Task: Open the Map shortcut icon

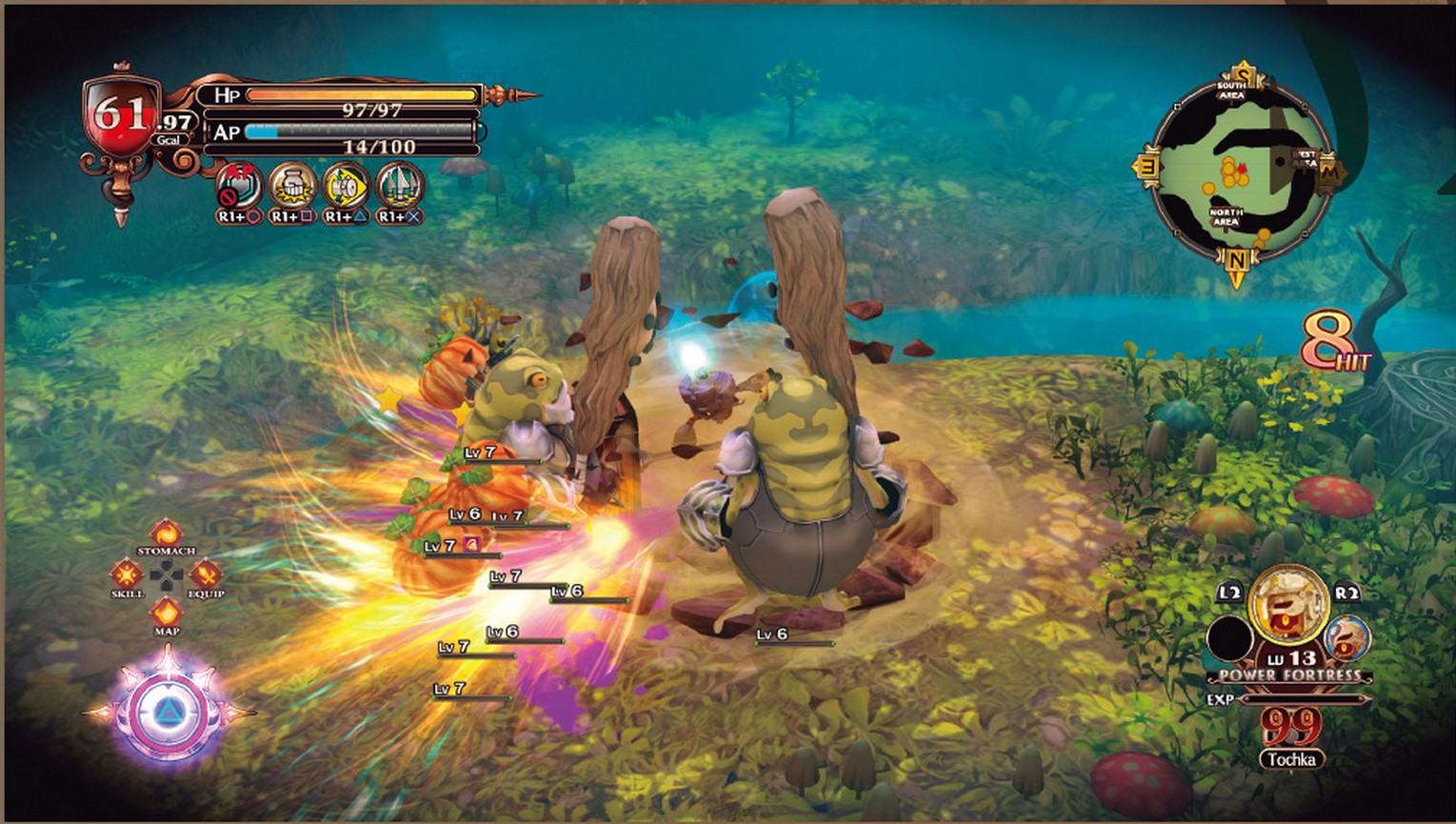Action: pos(167,613)
